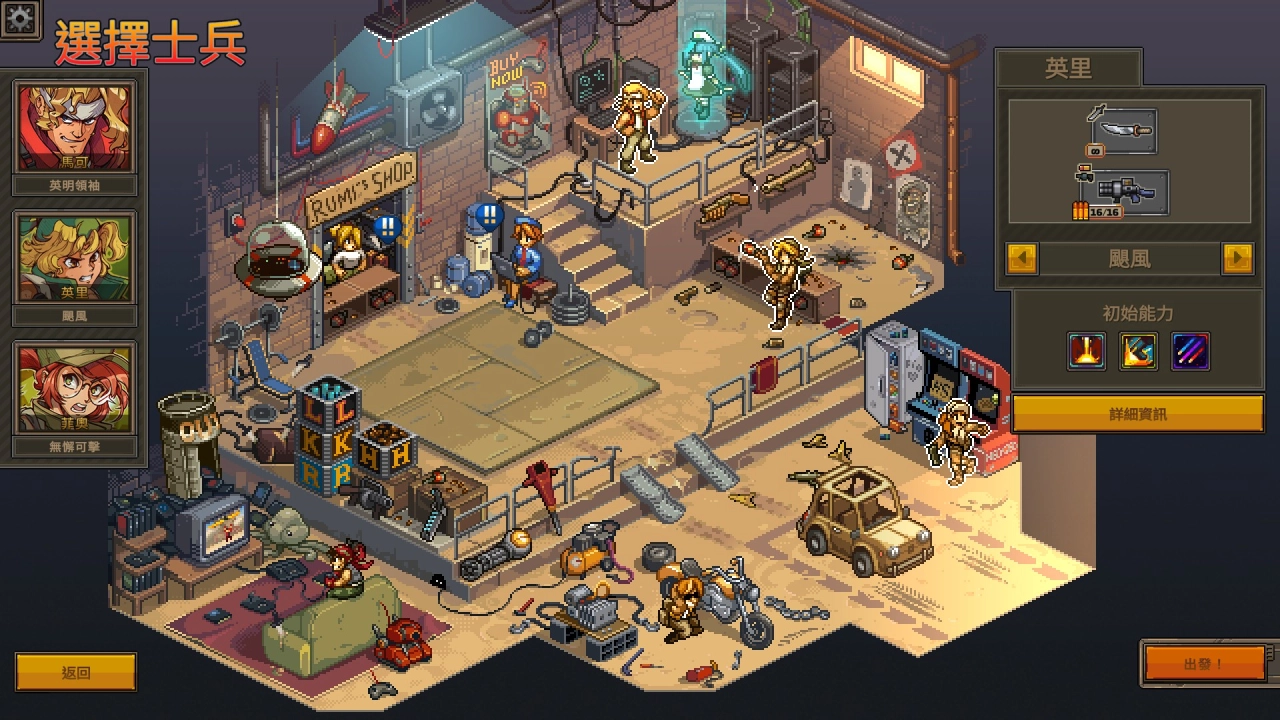Inspect the knife weapon slot
1280x720 pixels.
1125,130
